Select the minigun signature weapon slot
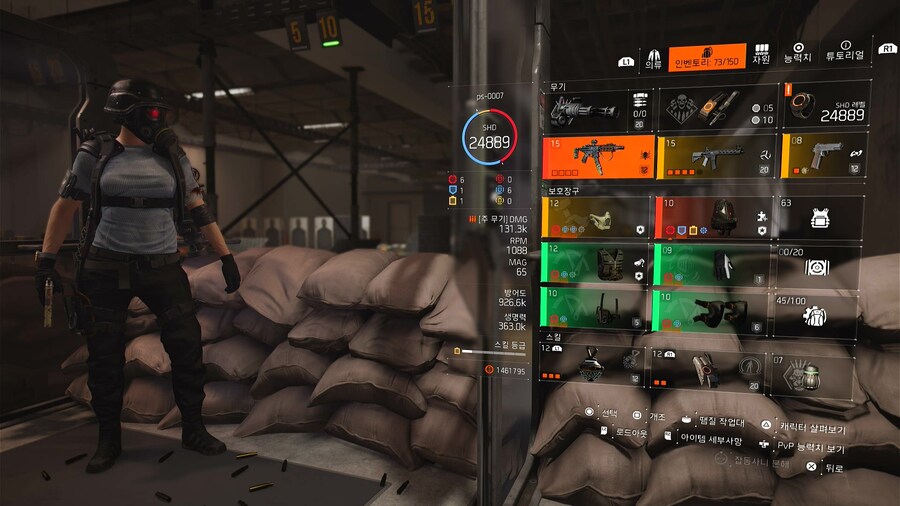900x506 pixels. pos(597,109)
